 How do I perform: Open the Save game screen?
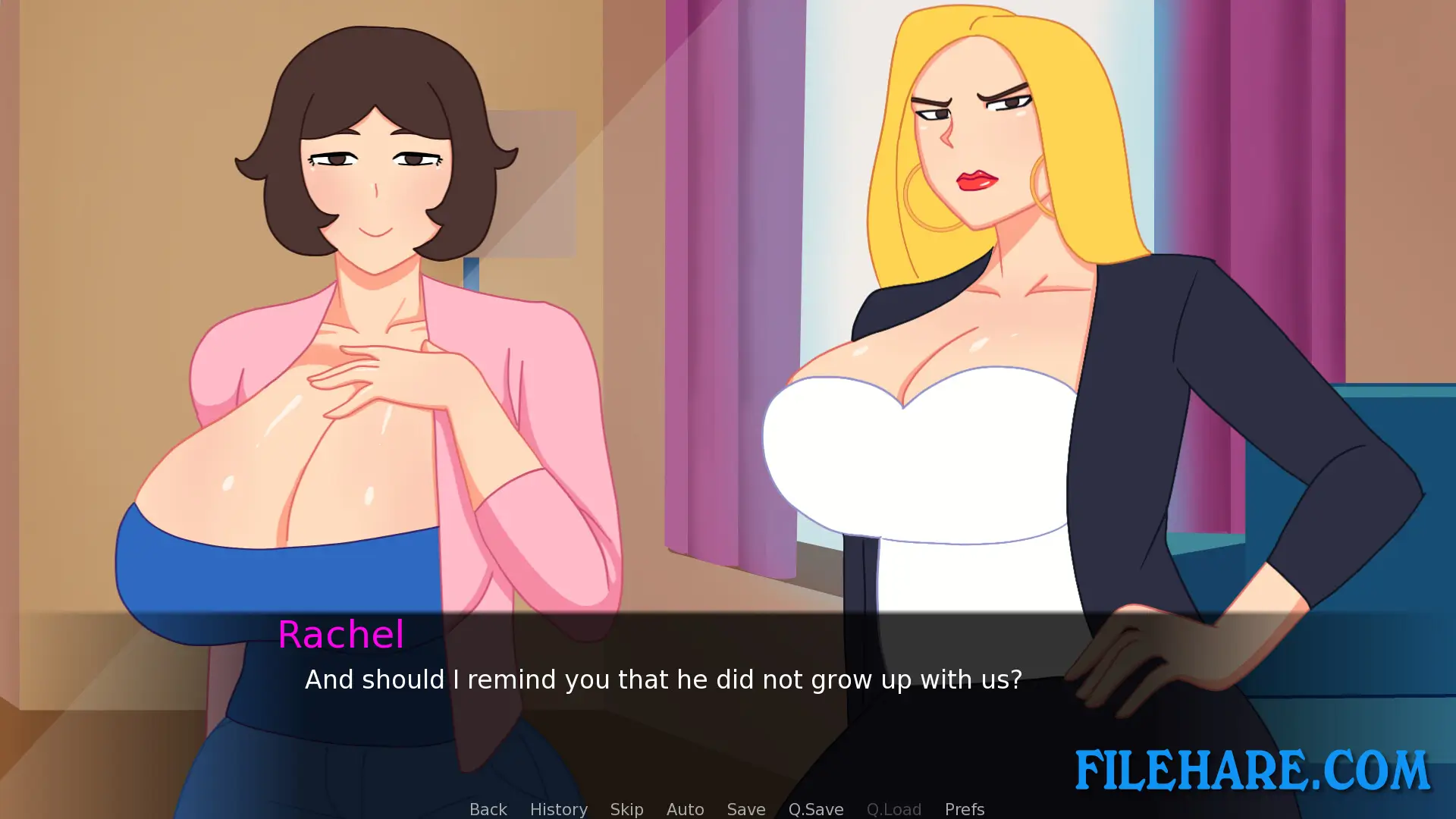coord(745,808)
